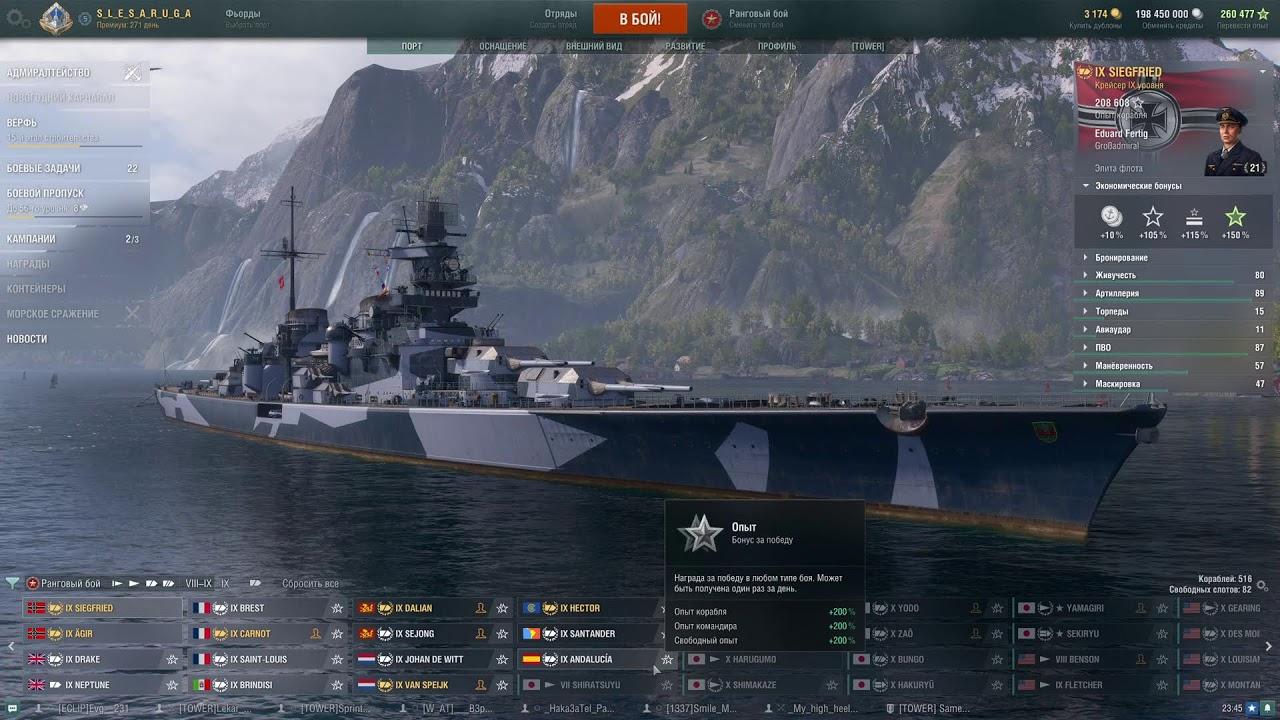This screenshot has height=720, width=1280.
Task: Open the Кампании campaigns panel
Action: pyautogui.click(x=31, y=240)
